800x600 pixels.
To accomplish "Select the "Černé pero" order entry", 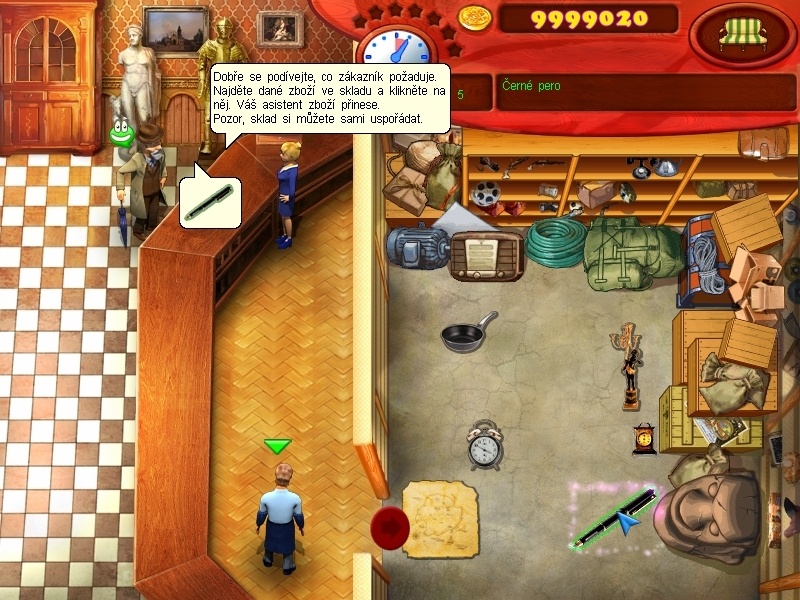I will tap(530, 87).
